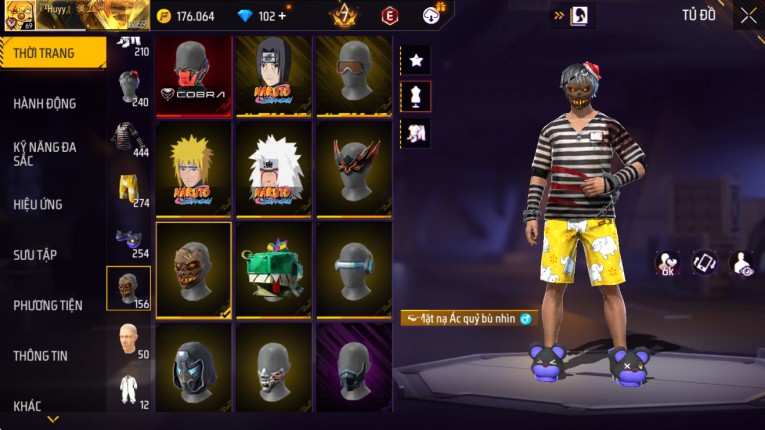Close the wardrobe with the X button
The image size is (765, 430).
(x=748, y=15)
